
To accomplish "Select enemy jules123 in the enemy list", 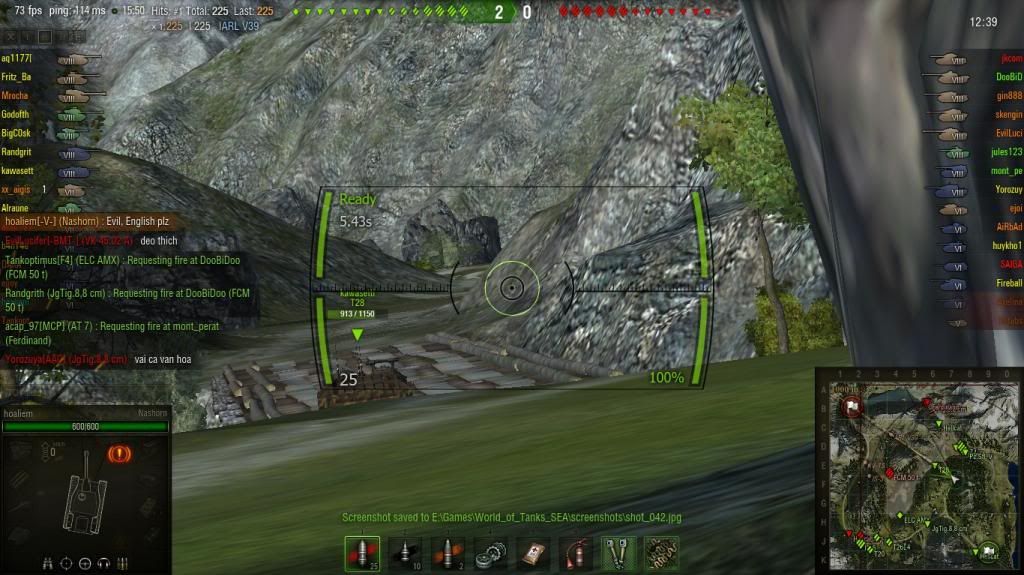I will [1006, 153].
